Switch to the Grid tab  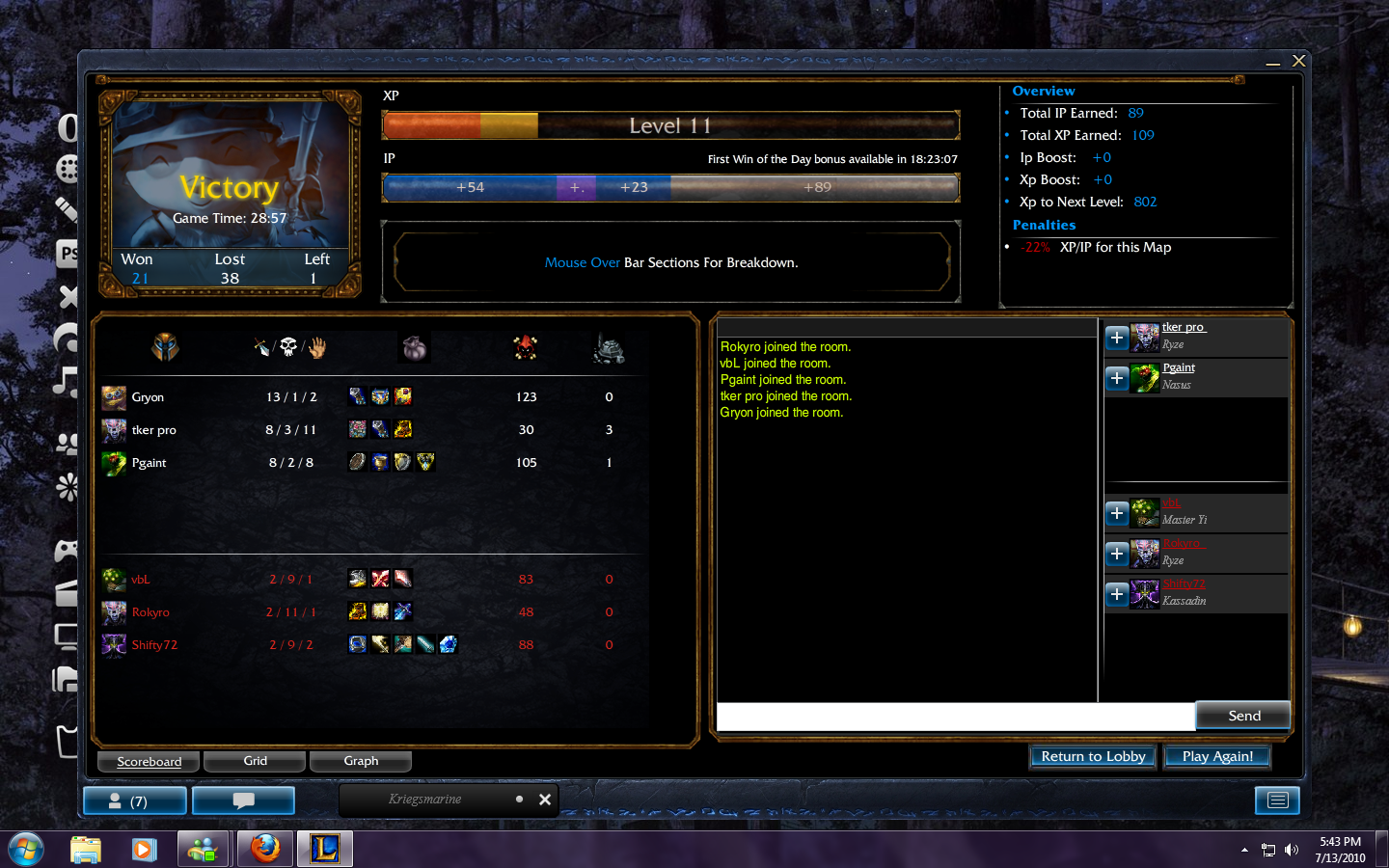[255, 762]
